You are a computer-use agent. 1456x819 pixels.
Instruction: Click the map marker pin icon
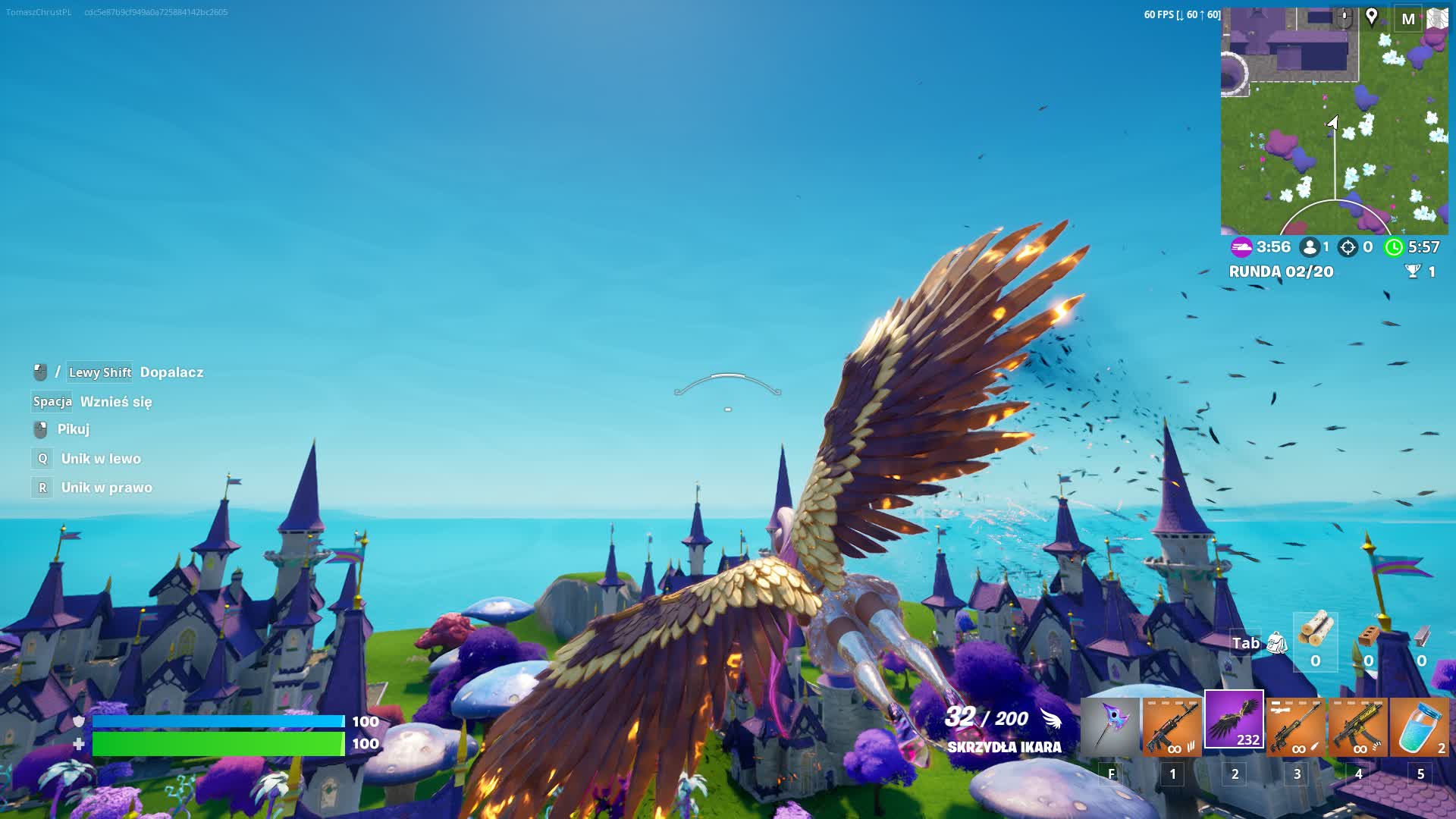coord(1372,17)
